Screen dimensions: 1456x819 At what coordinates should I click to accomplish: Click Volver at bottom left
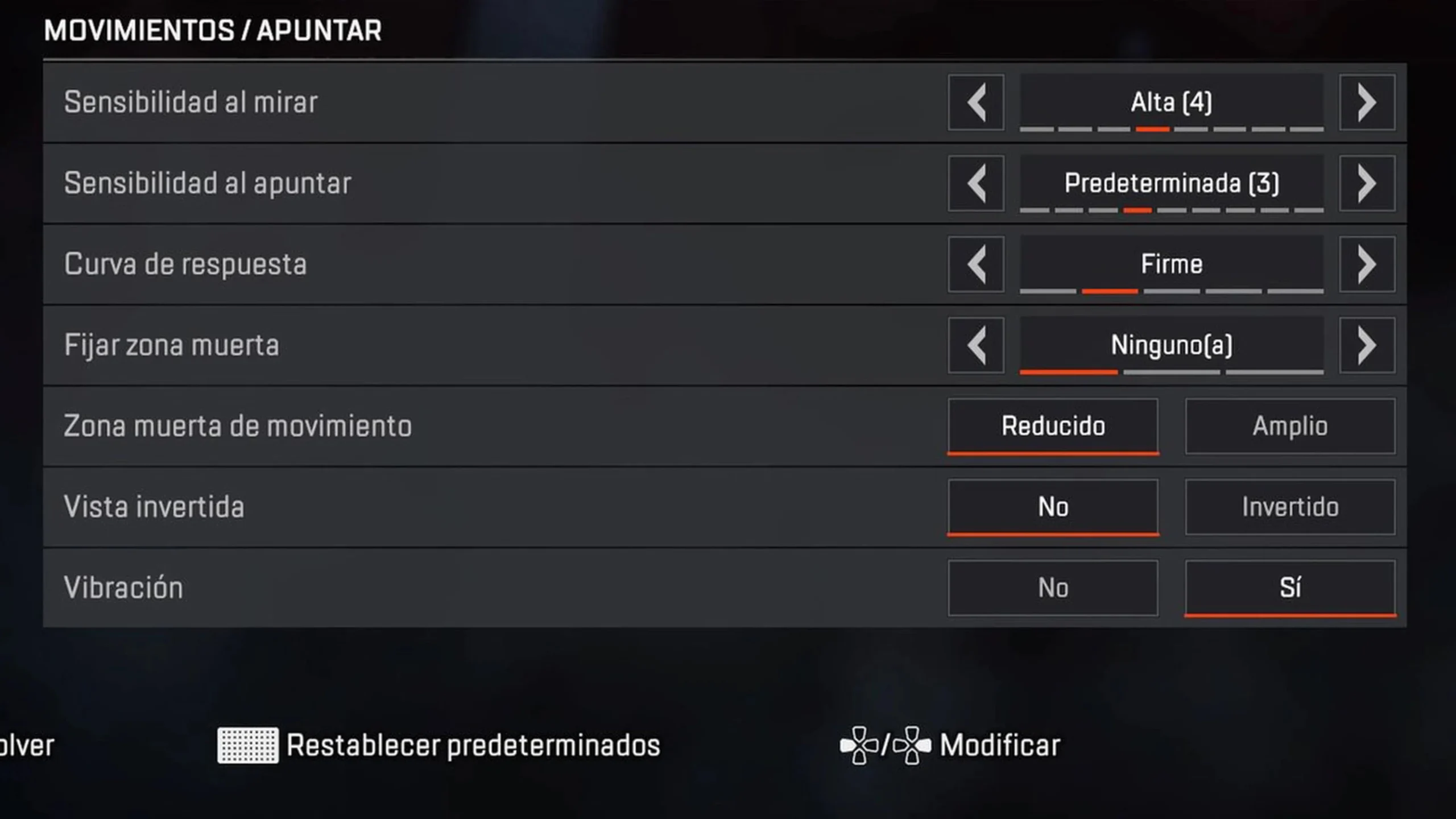pos(26,744)
